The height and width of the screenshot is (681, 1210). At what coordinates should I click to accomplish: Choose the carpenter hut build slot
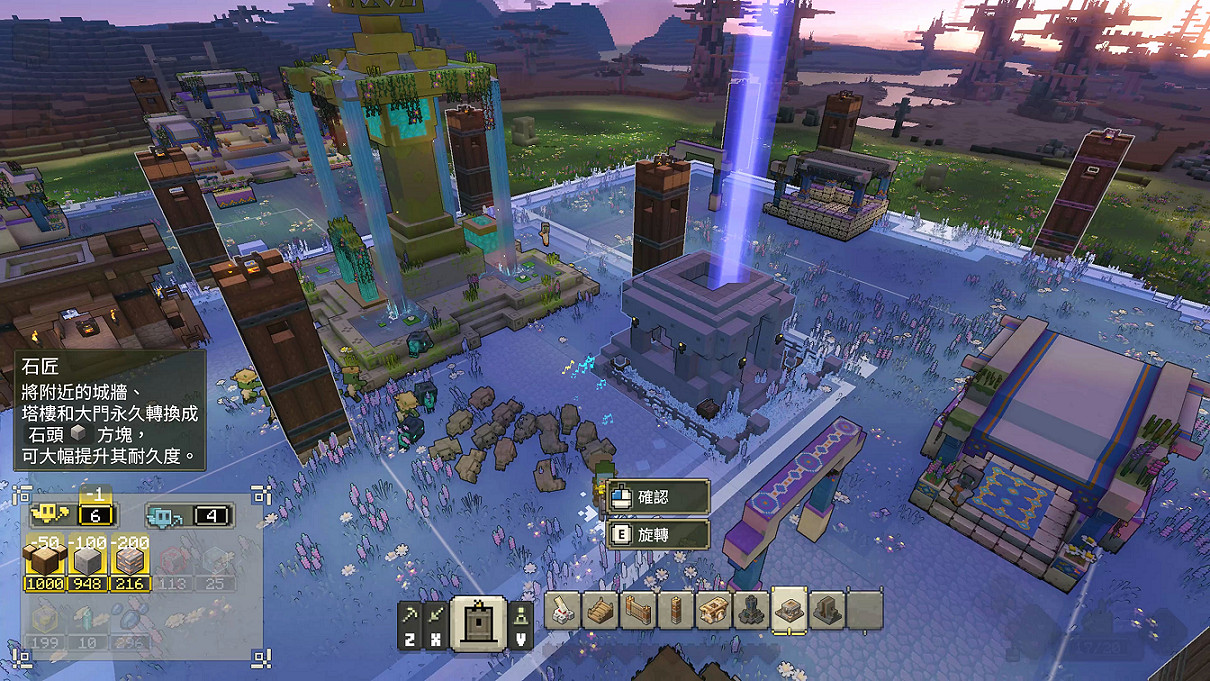point(713,609)
